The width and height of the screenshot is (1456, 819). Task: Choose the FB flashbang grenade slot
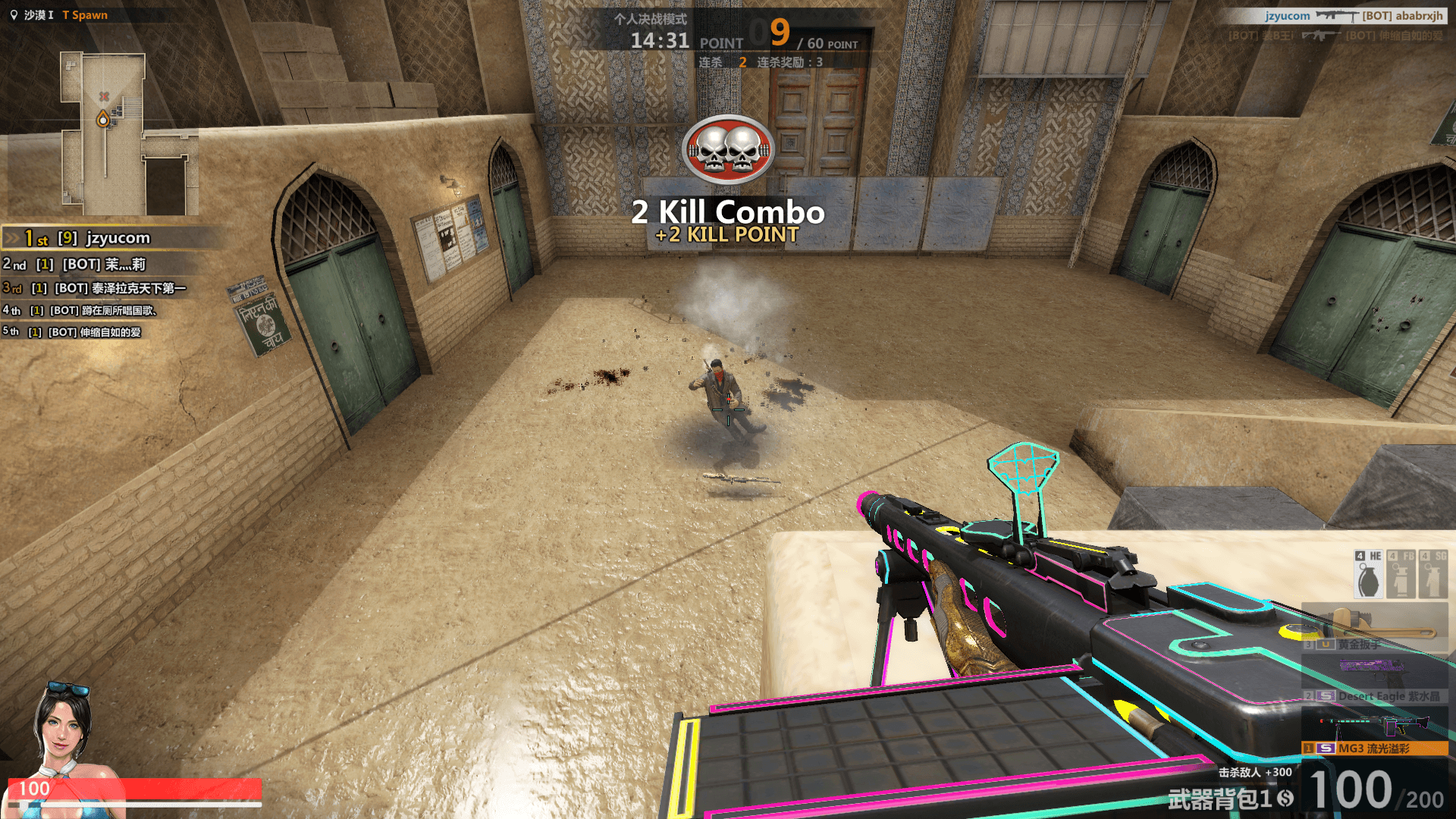pyautogui.click(x=1401, y=575)
